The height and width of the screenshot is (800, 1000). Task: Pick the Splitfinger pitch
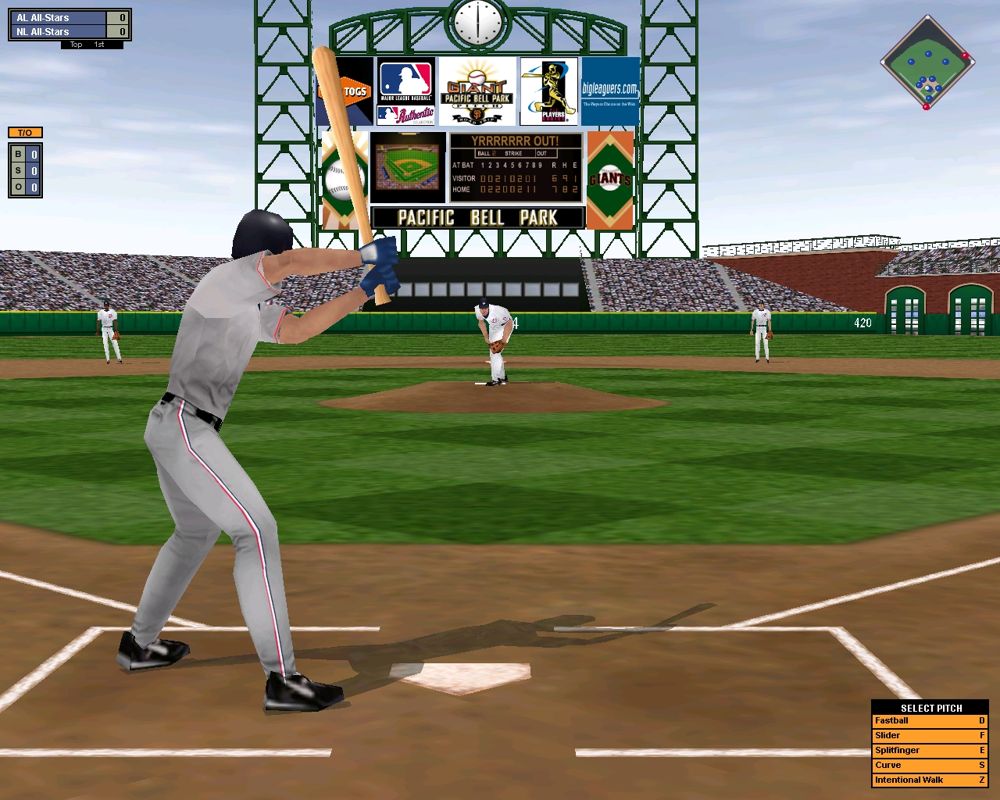point(929,751)
